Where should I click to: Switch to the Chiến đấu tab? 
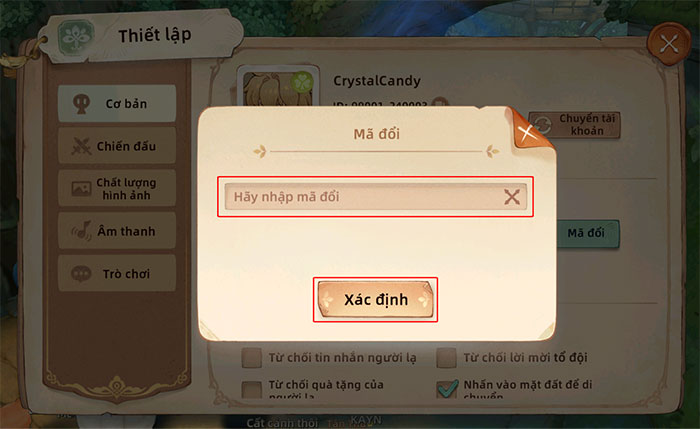click(115, 146)
